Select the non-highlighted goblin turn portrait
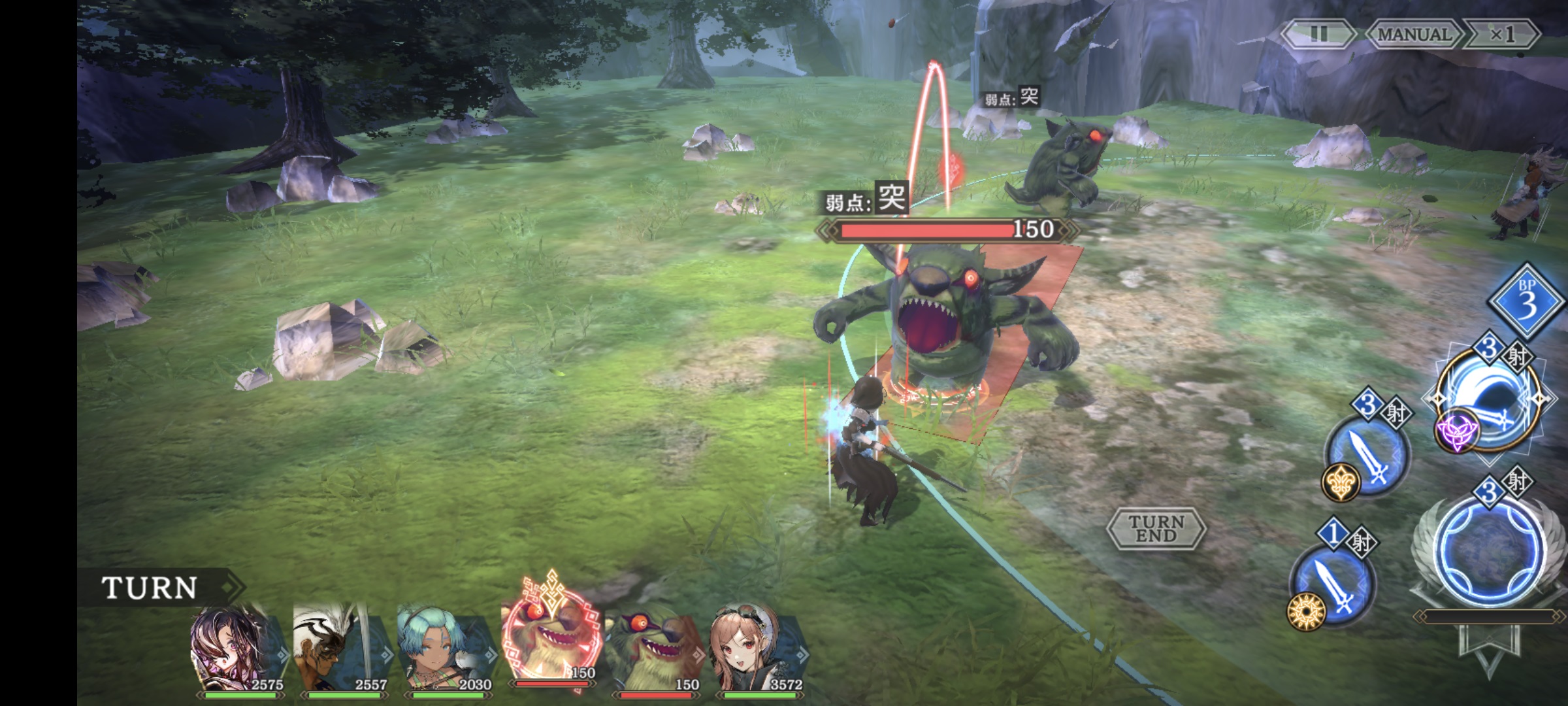This screenshot has height=706, width=1568. click(x=655, y=647)
